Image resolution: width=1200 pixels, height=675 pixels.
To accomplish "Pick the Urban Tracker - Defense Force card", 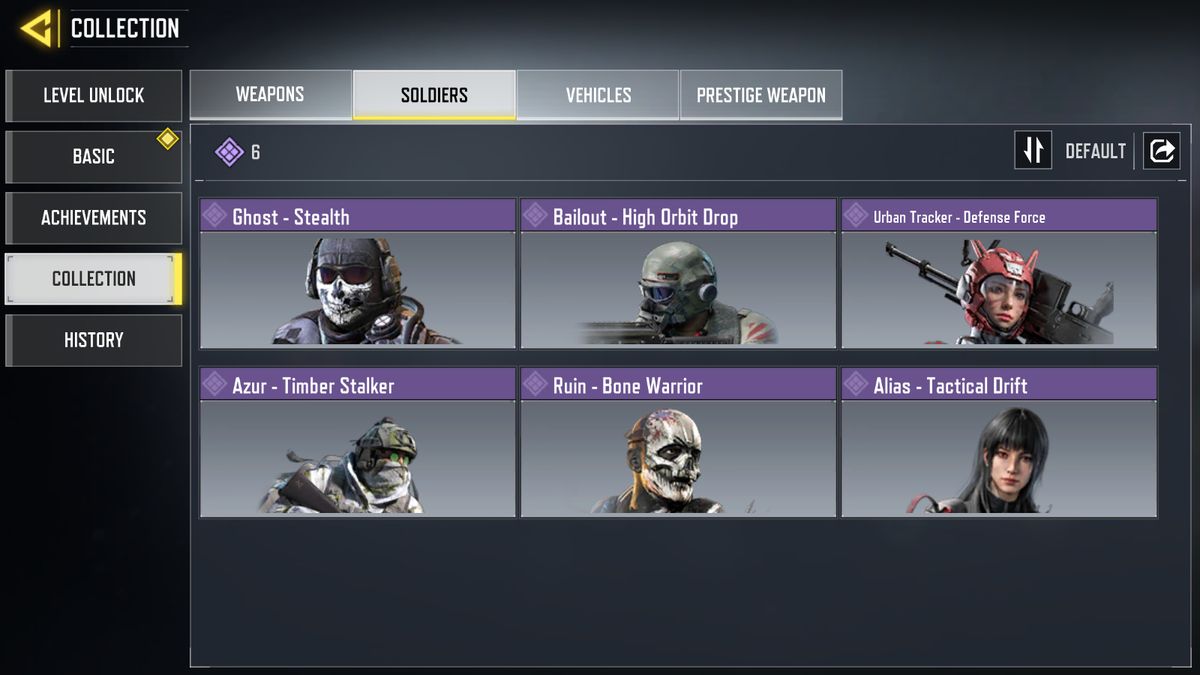I will pos(999,274).
